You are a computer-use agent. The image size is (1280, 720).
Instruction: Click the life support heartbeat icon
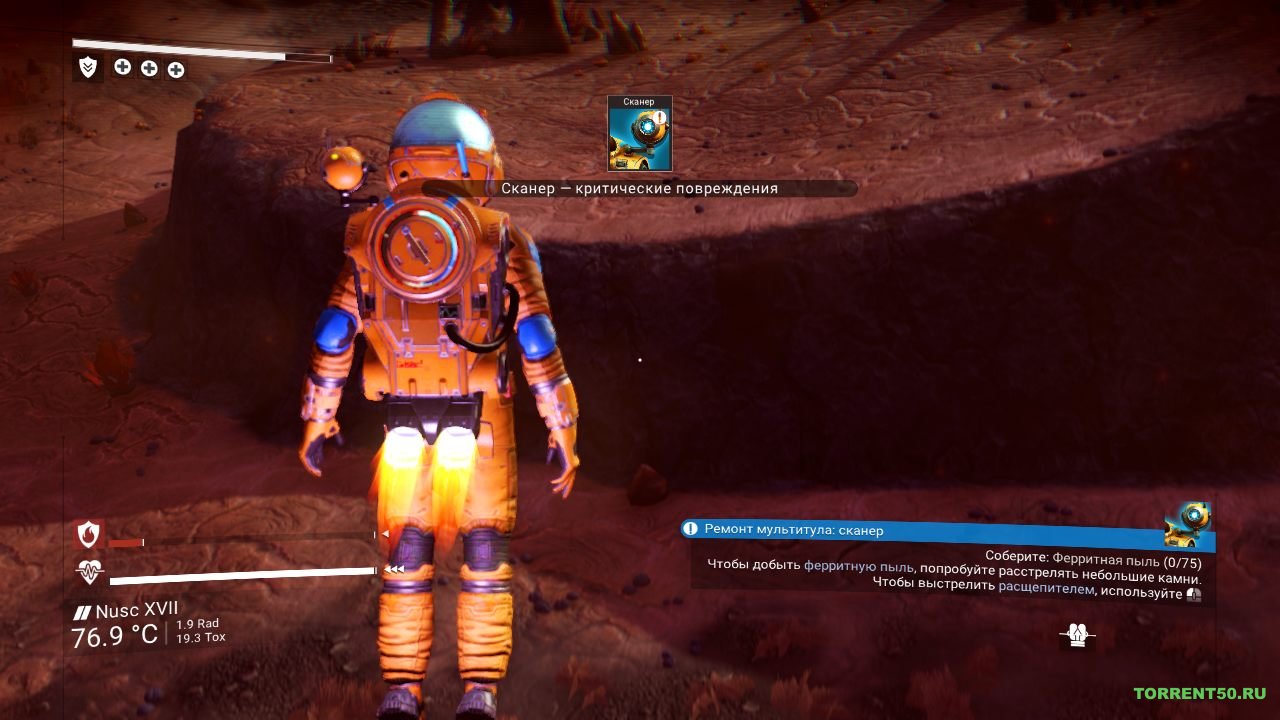90,573
